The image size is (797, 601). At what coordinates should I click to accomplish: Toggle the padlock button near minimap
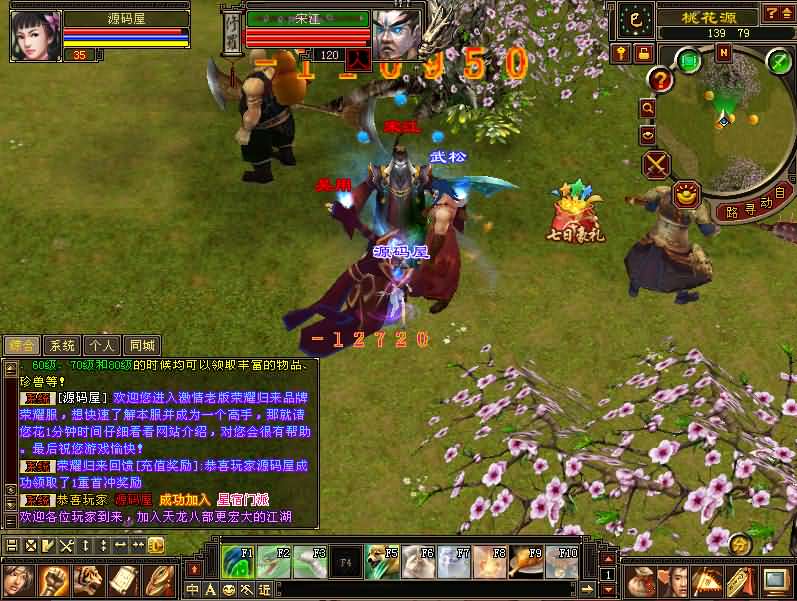643,52
